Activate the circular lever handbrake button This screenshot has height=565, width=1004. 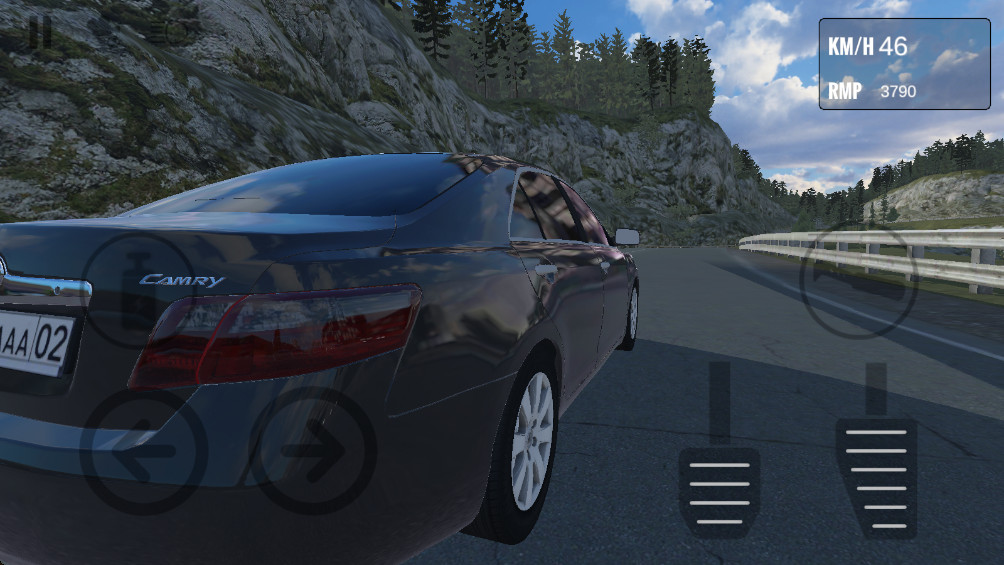click(x=137, y=290)
